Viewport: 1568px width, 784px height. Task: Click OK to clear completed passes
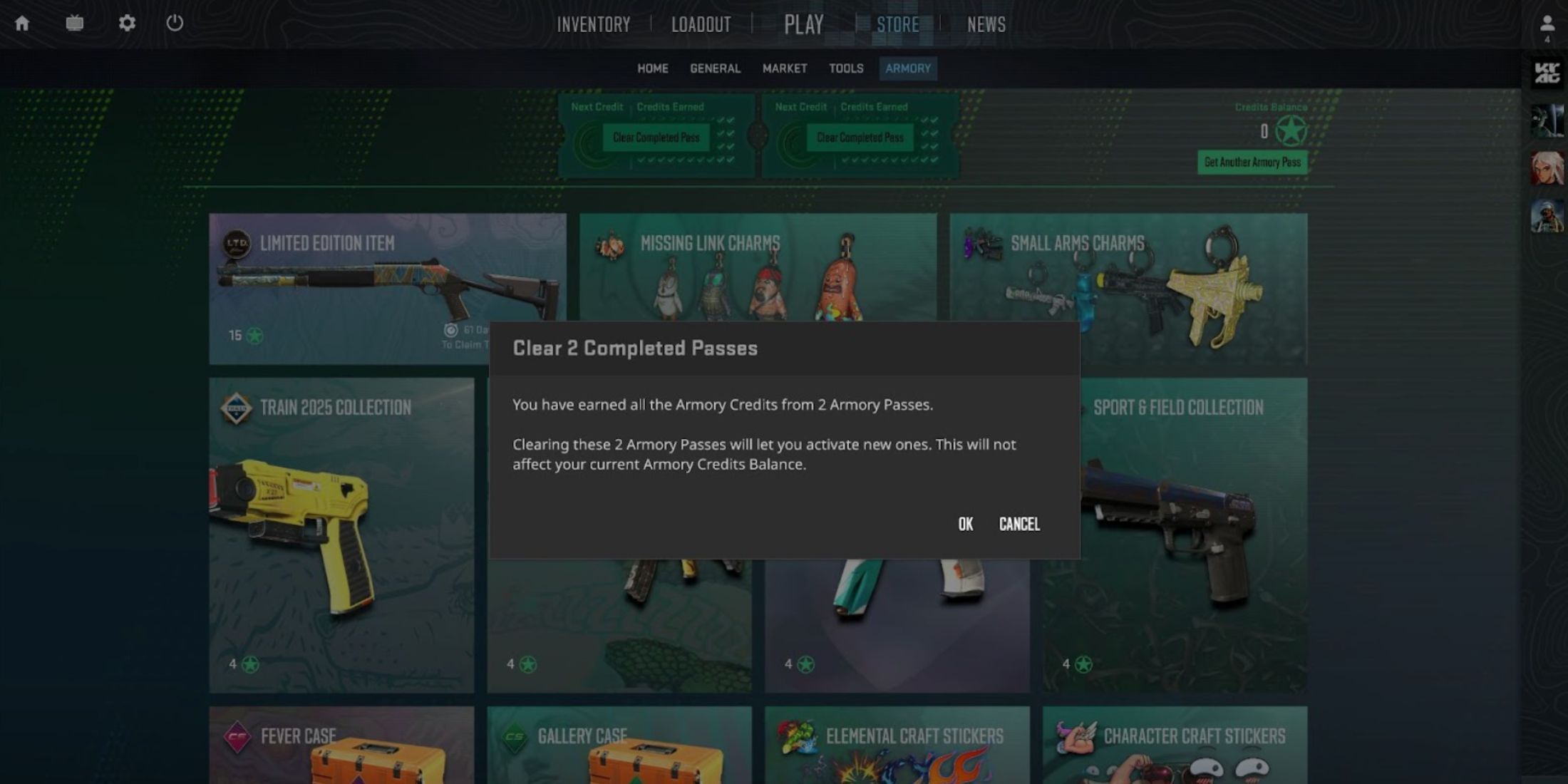click(965, 524)
